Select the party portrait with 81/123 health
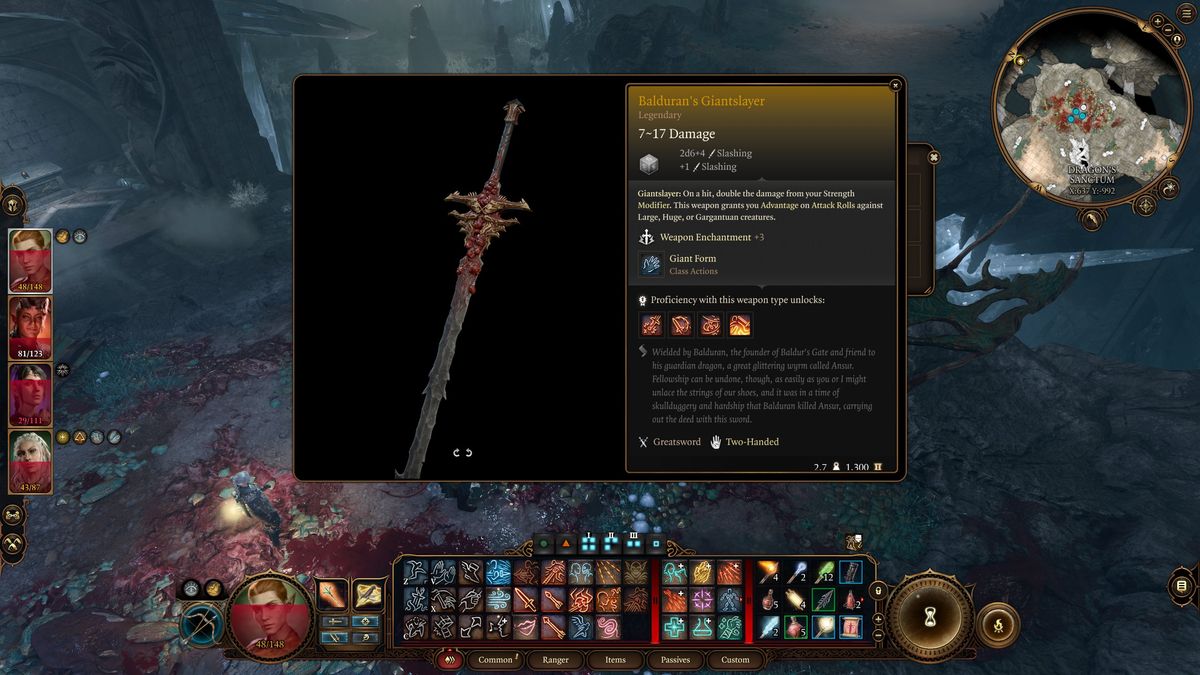 coord(30,328)
